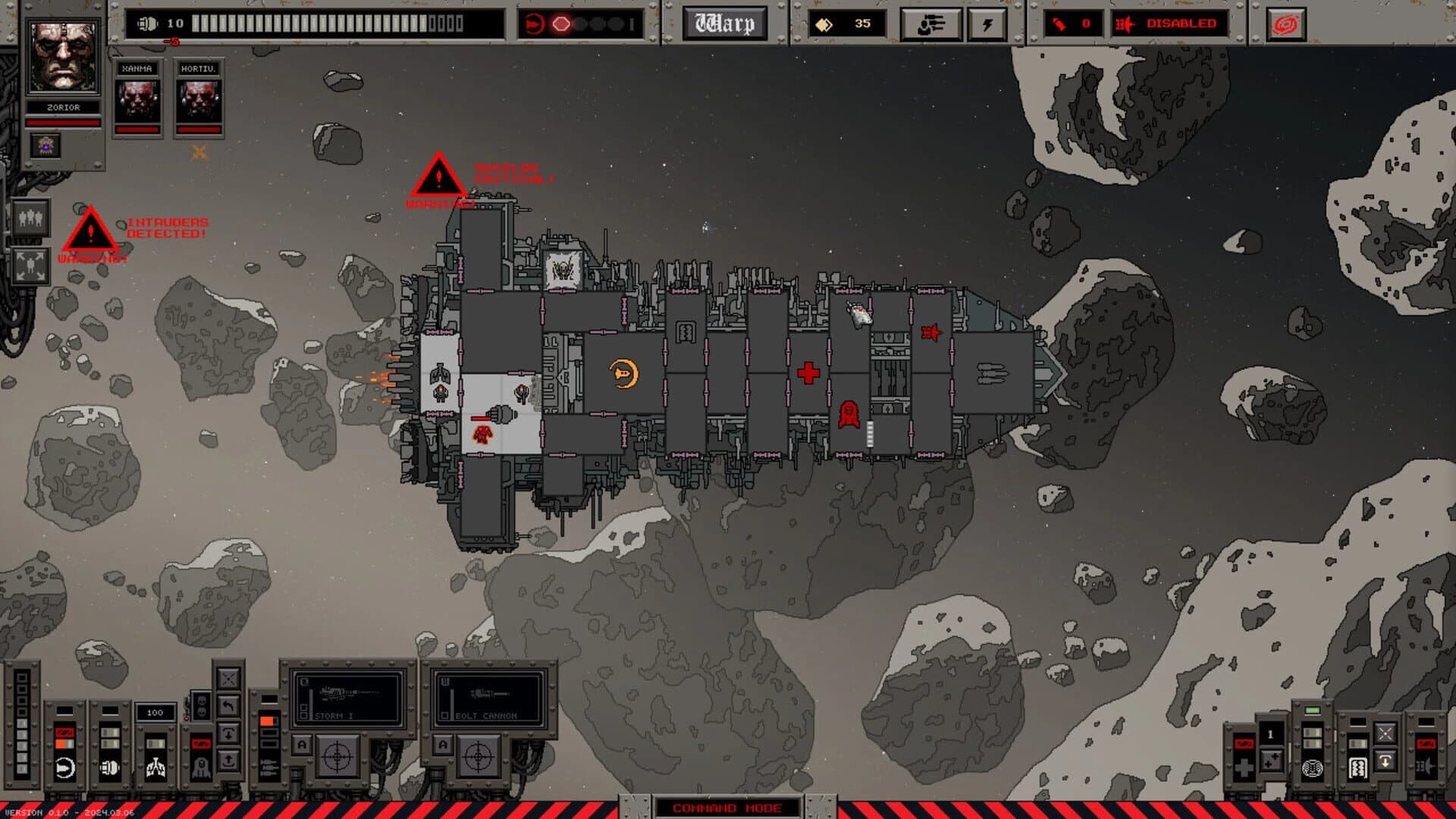Image resolution: width=1456 pixels, height=819 pixels.
Task: Toggle the orange switch on the torpedo panel
Action: (x=267, y=719)
